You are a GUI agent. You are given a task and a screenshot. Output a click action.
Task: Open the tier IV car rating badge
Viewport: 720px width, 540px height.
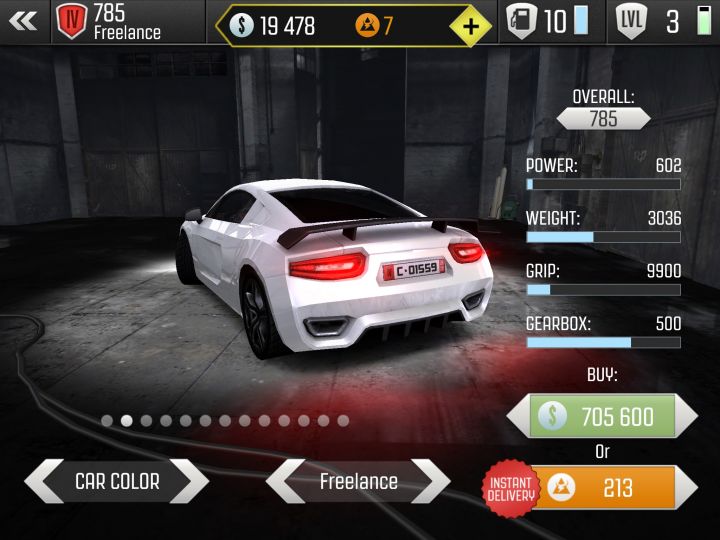tap(71, 20)
